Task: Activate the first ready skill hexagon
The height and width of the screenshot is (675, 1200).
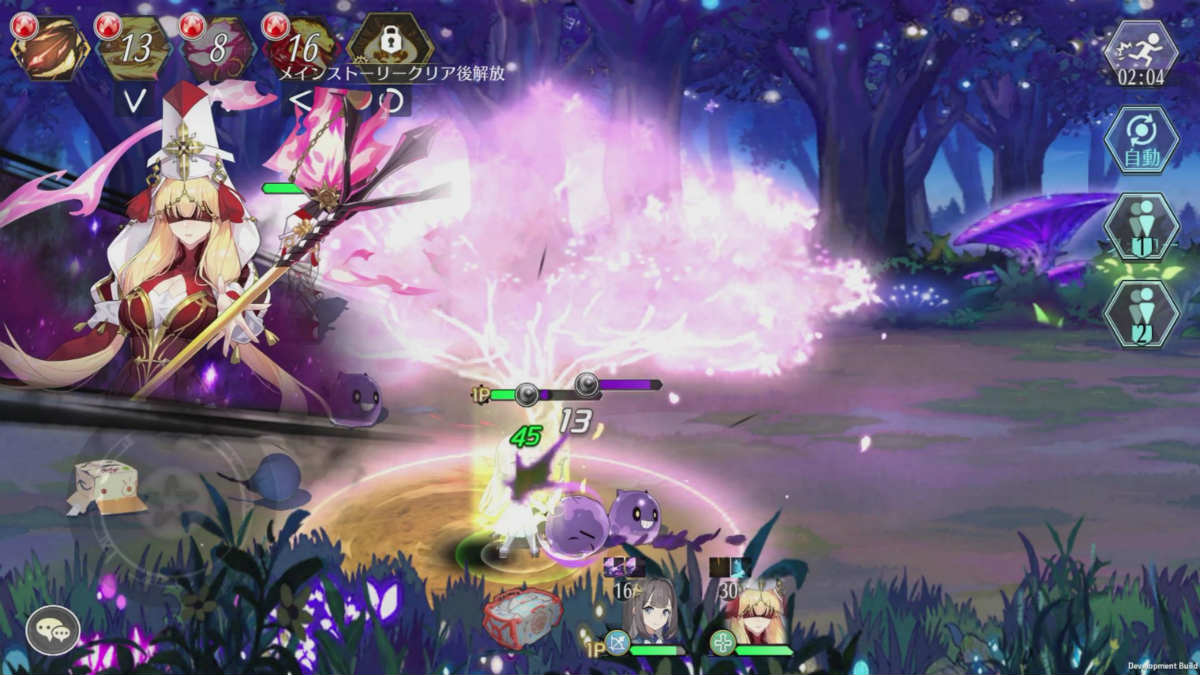Action: click(49, 47)
